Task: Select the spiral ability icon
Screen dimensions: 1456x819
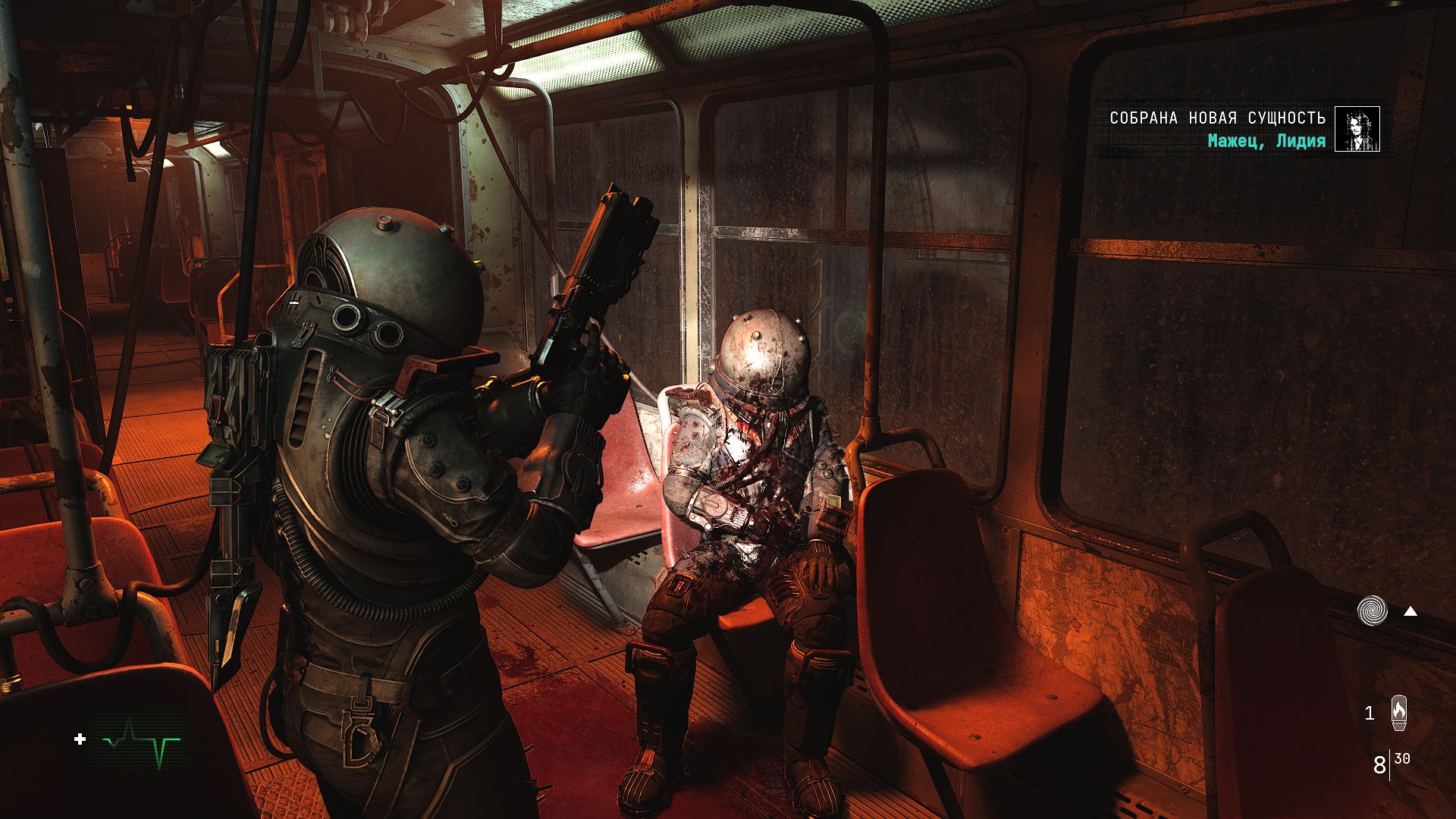Action: click(1373, 610)
